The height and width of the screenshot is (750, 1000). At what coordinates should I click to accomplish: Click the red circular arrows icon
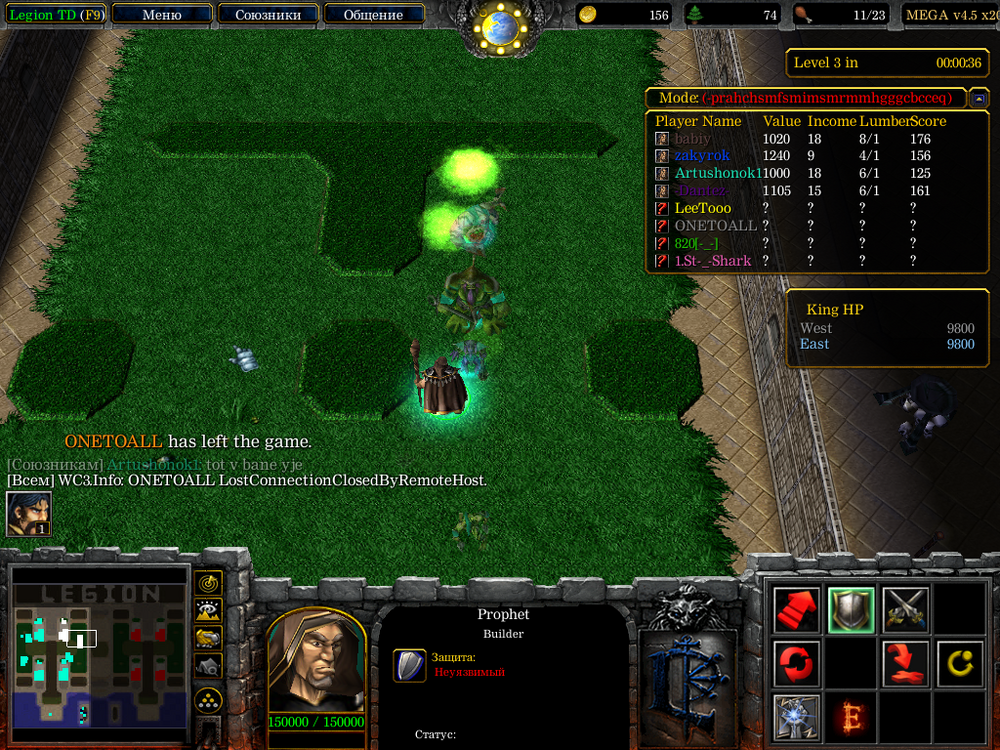tap(797, 663)
